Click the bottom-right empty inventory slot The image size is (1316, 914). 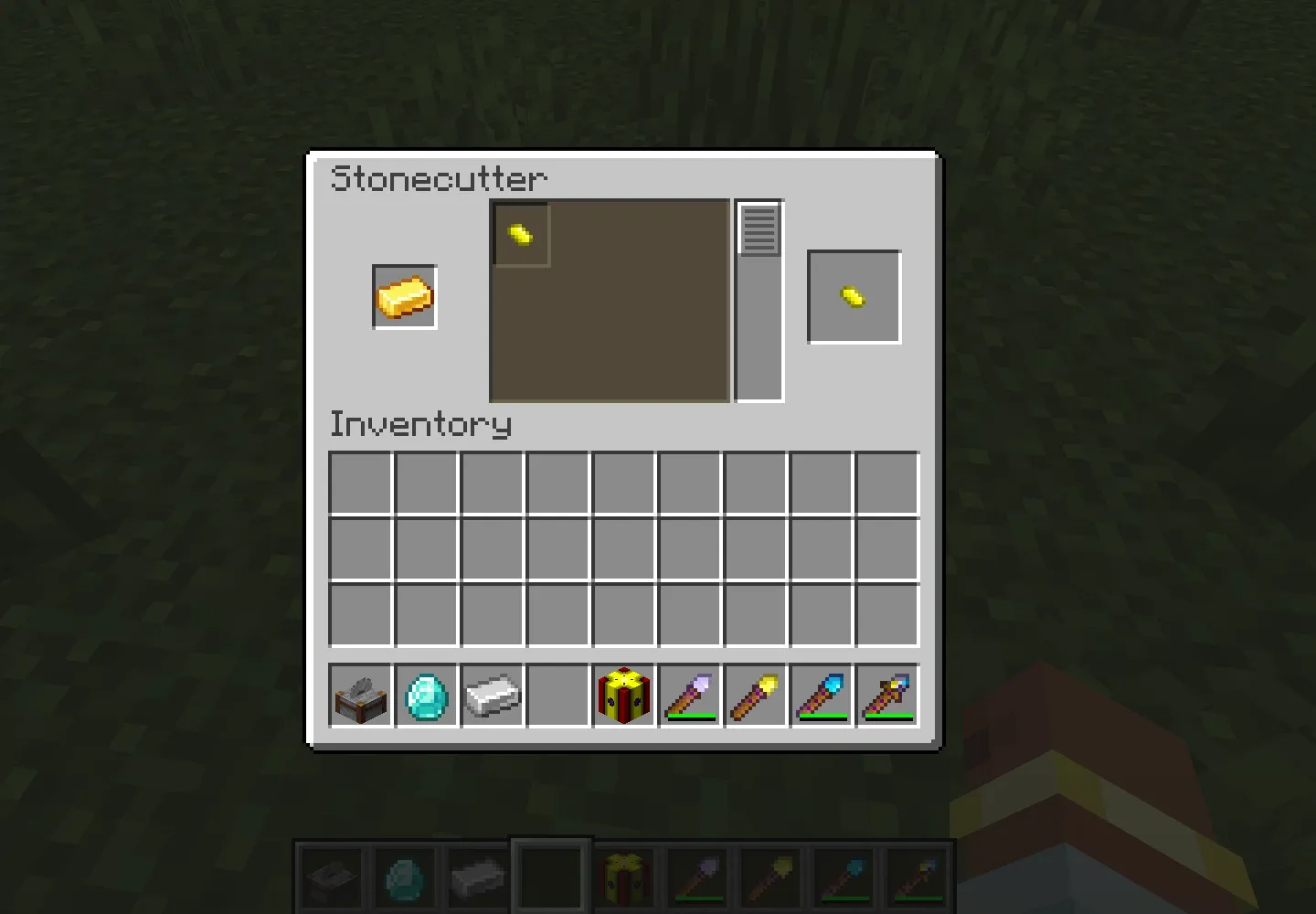pyautogui.click(x=887, y=613)
